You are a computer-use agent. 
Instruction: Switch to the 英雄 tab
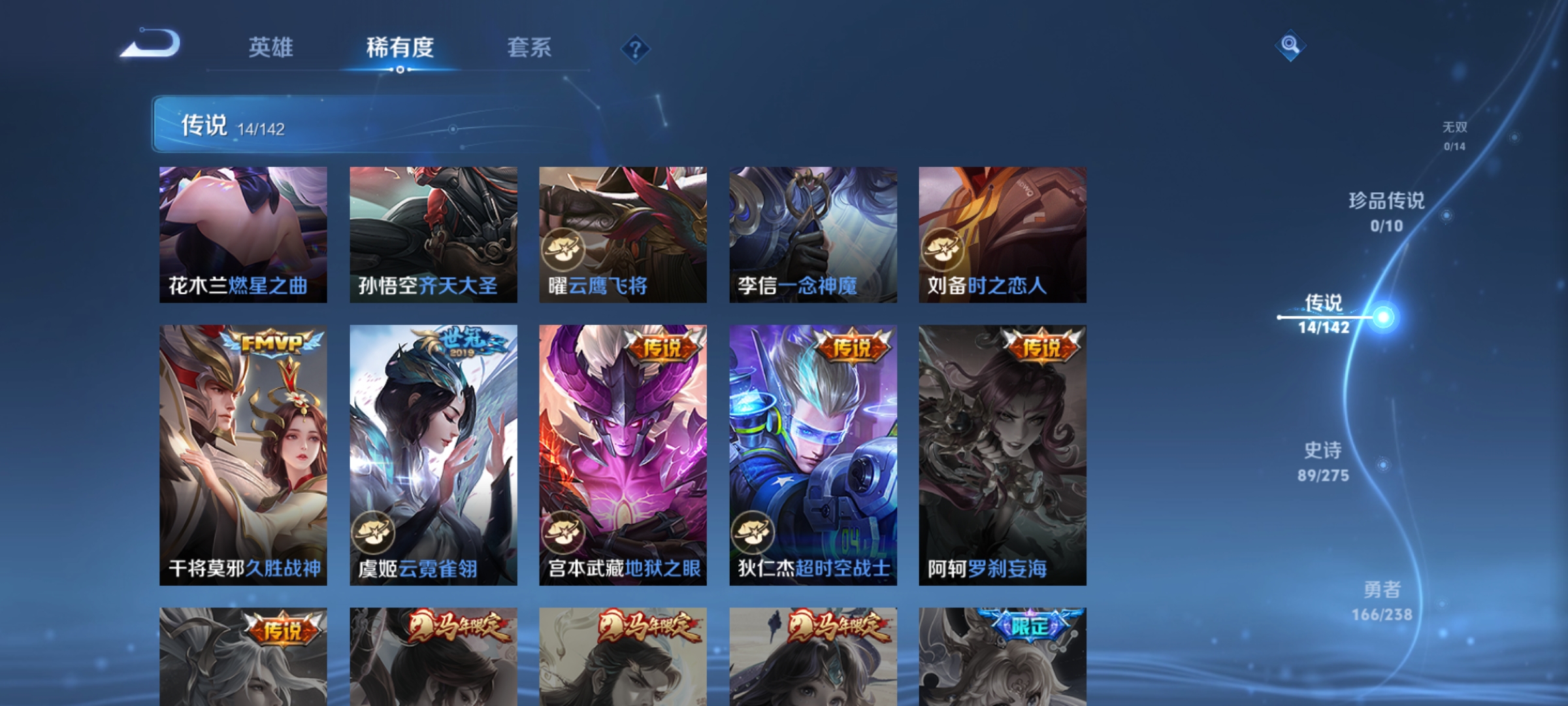pos(270,47)
